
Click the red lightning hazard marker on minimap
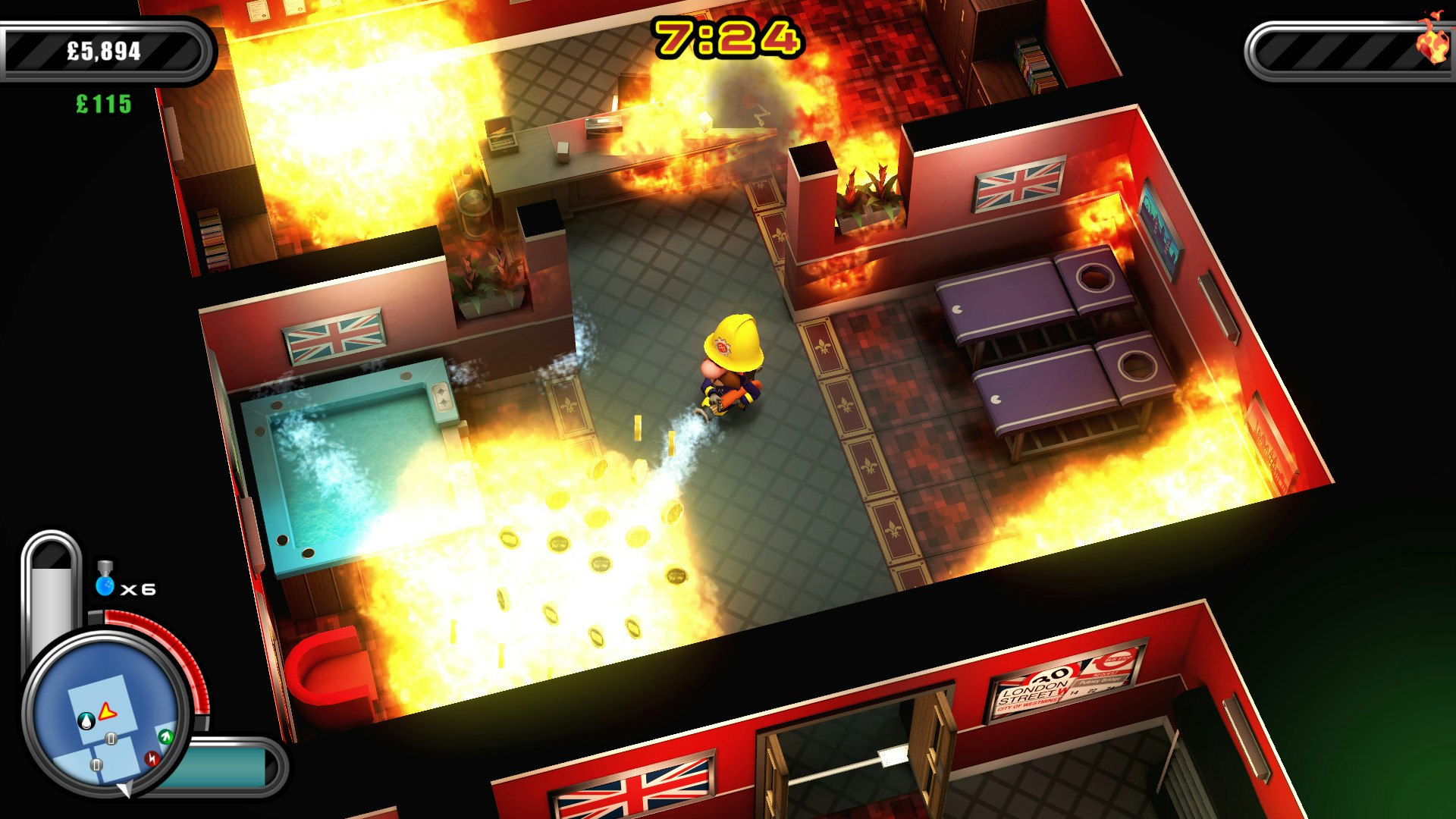151,758
